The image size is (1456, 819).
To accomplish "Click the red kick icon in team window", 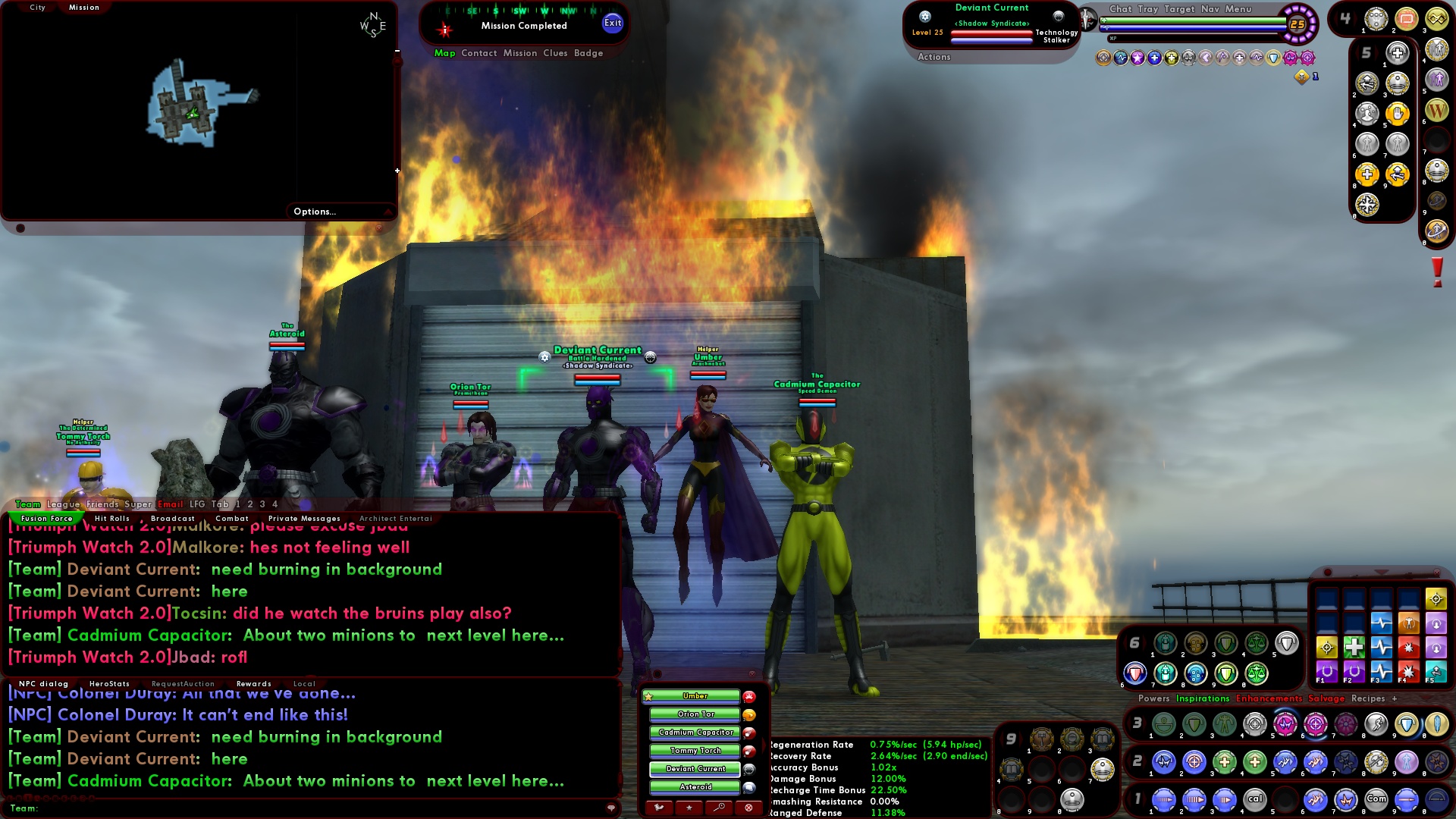I will (x=748, y=807).
